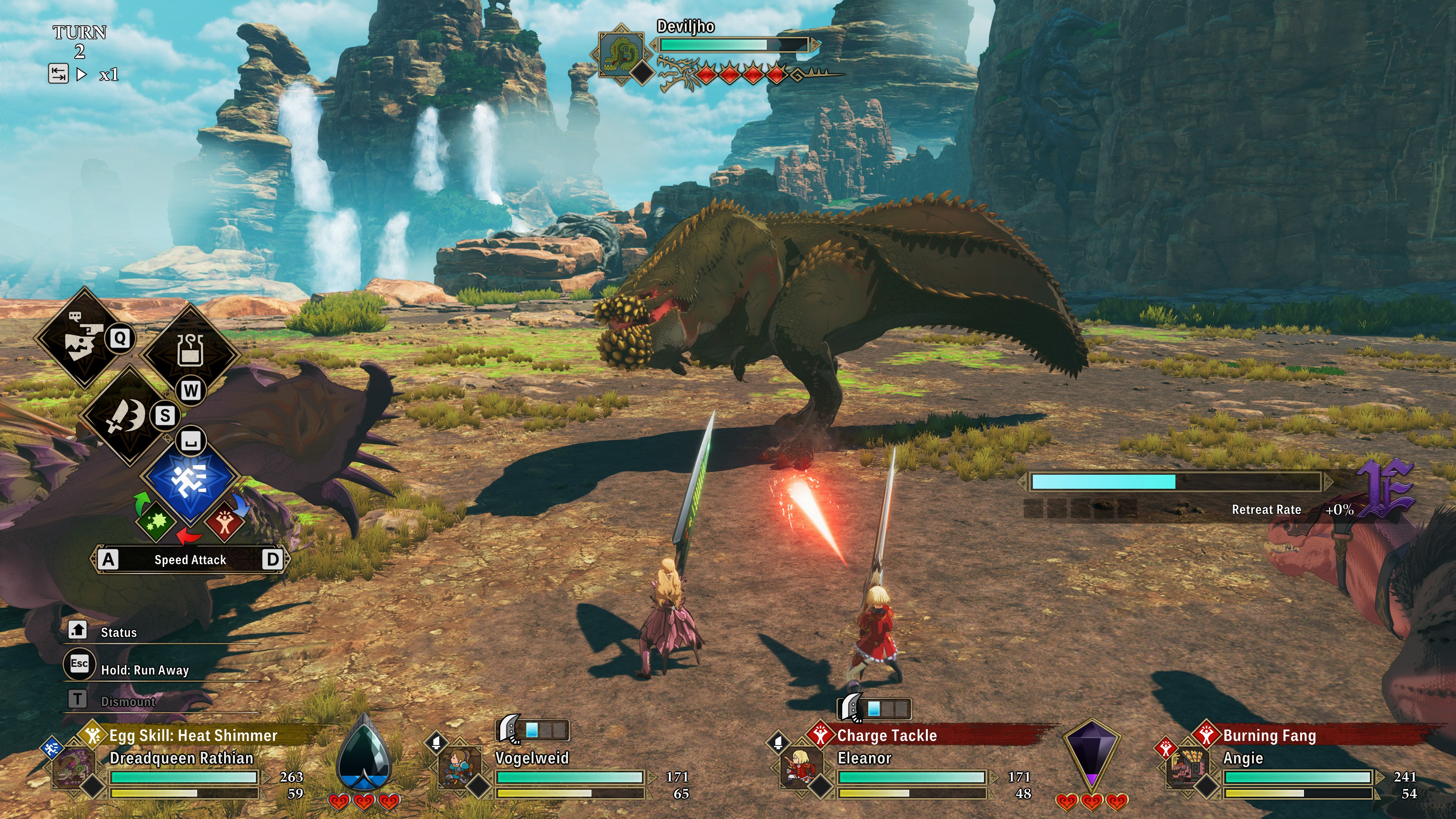Select the blue Speed Attack command diamond
The image size is (1456, 819).
pyautogui.click(x=190, y=481)
